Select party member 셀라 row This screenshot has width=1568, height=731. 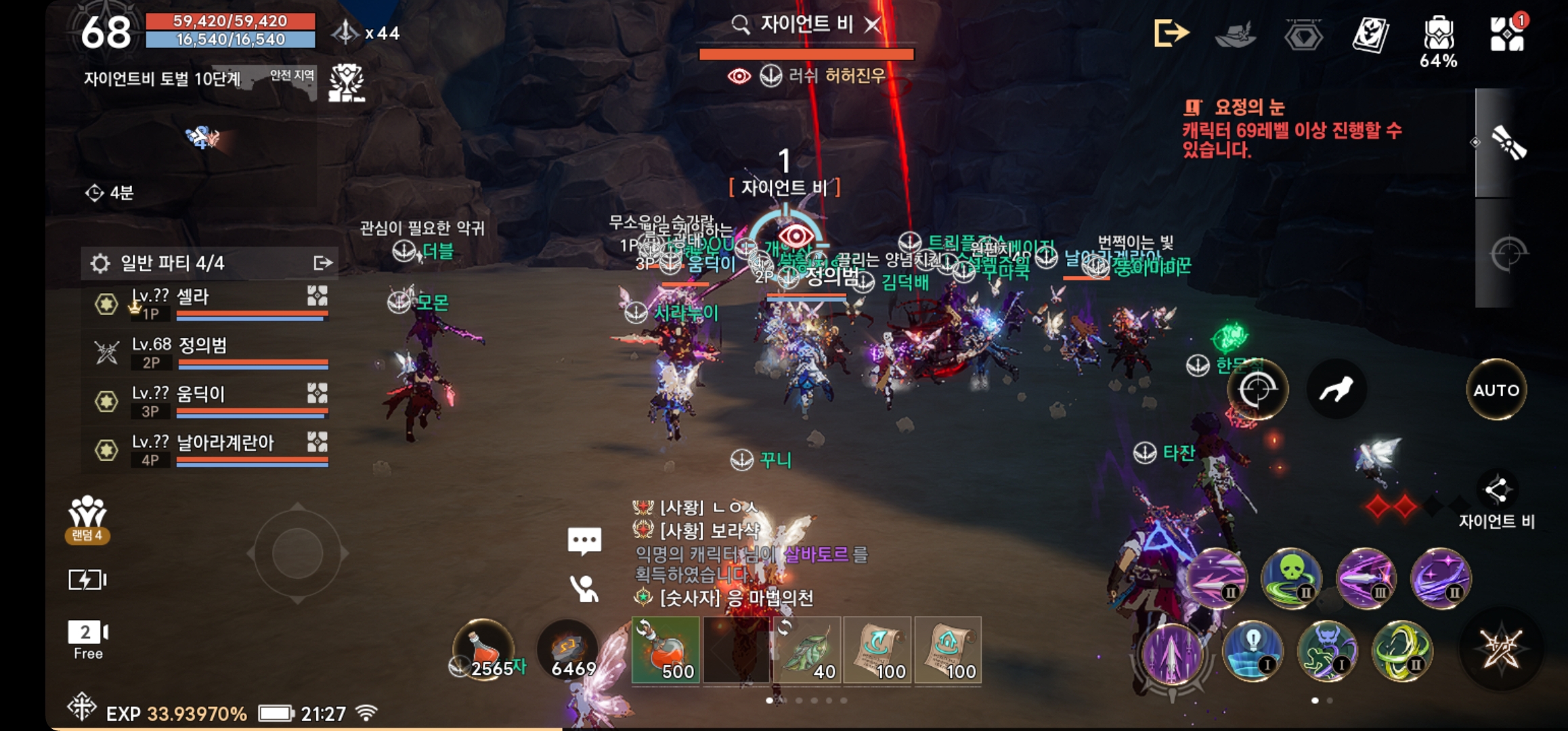pos(210,303)
